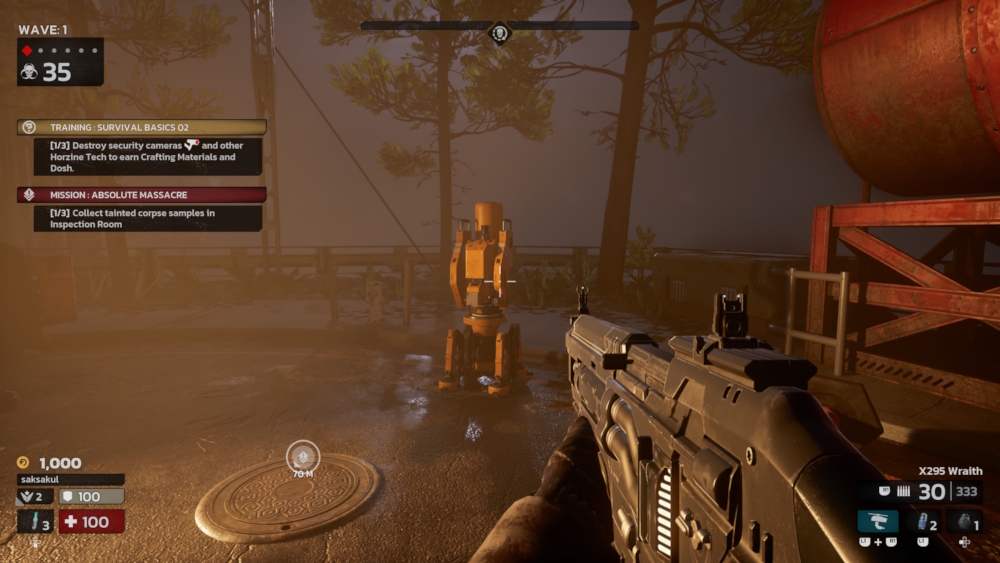Use the healing syringe item slot
The image size is (1000, 563).
34,522
